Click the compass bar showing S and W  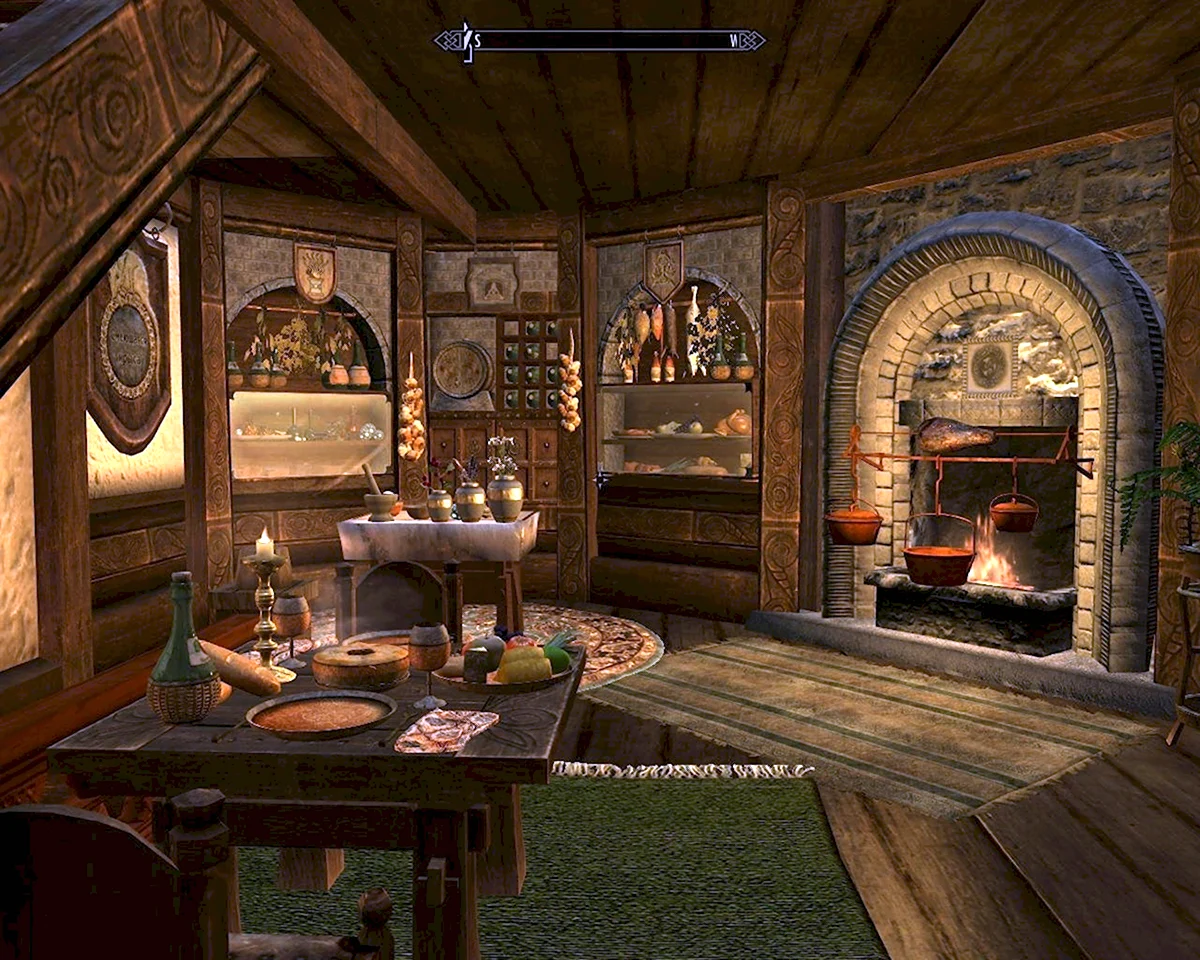pos(599,41)
